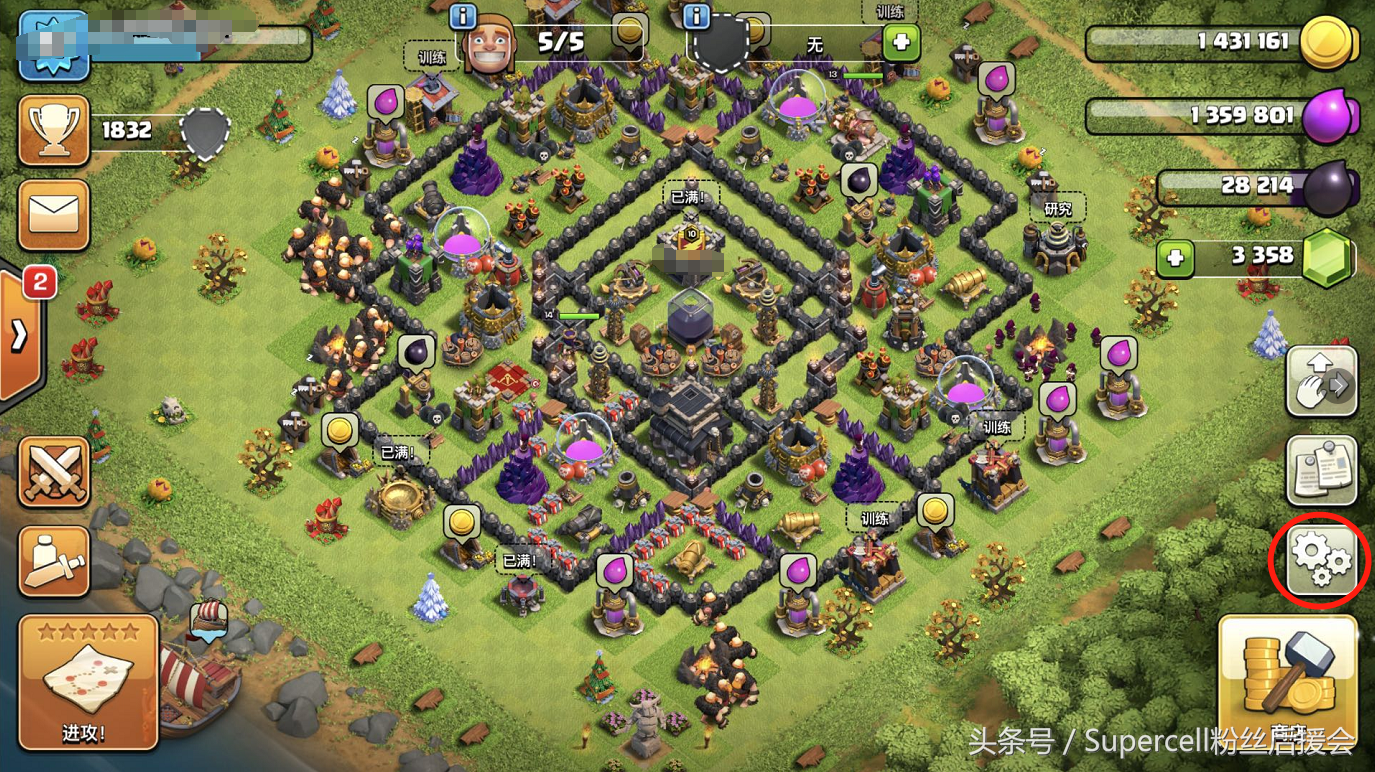Tap the Attack map button

point(88,682)
